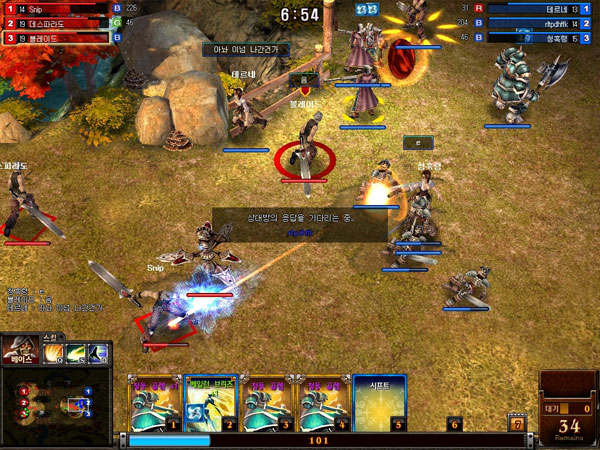Activate the green skill icon
600x450 pixels.
click(x=75, y=352)
